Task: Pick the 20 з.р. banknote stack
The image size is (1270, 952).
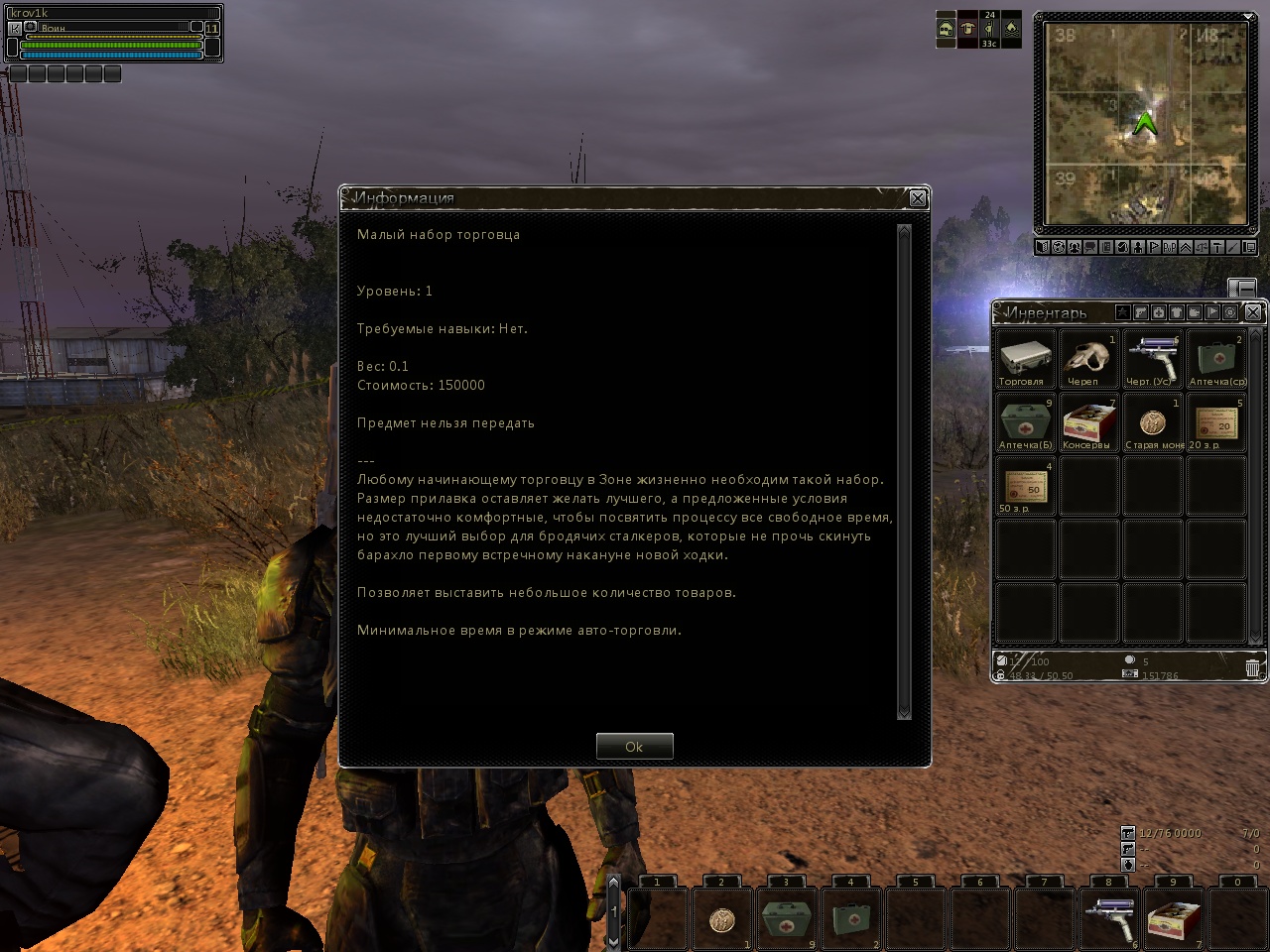Action: click(x=1215, y=422)
